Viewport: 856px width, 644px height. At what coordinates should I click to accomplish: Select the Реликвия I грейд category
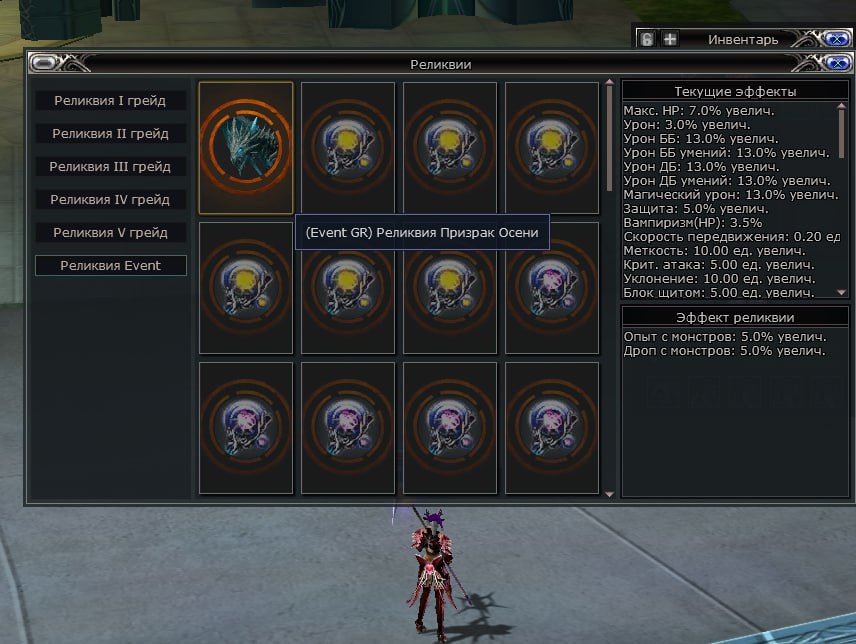pos(110,101)
